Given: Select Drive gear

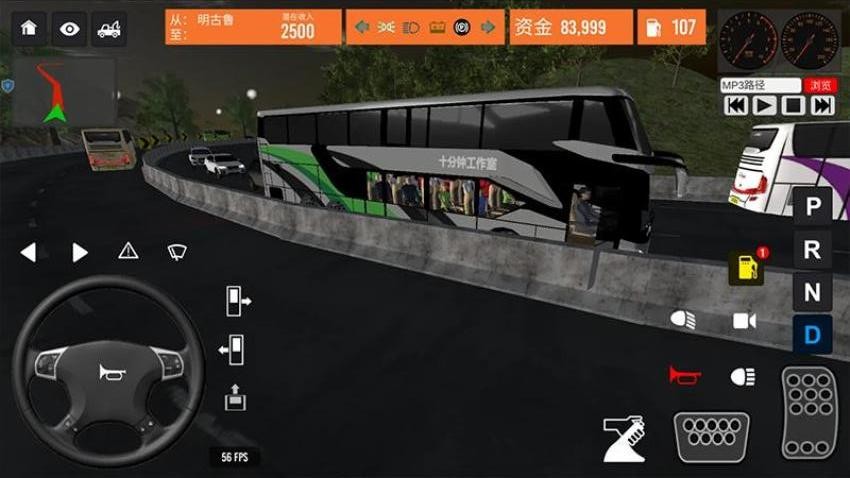Looking at the screenshot, I should pos(813,334).
